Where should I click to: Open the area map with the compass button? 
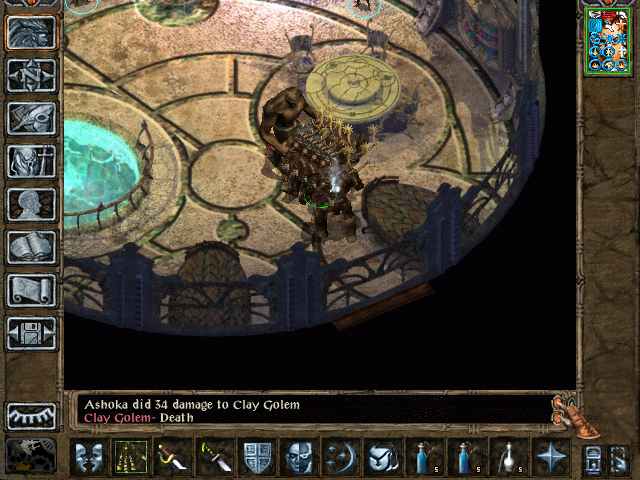pyautogui.click(x=31, y=76)
